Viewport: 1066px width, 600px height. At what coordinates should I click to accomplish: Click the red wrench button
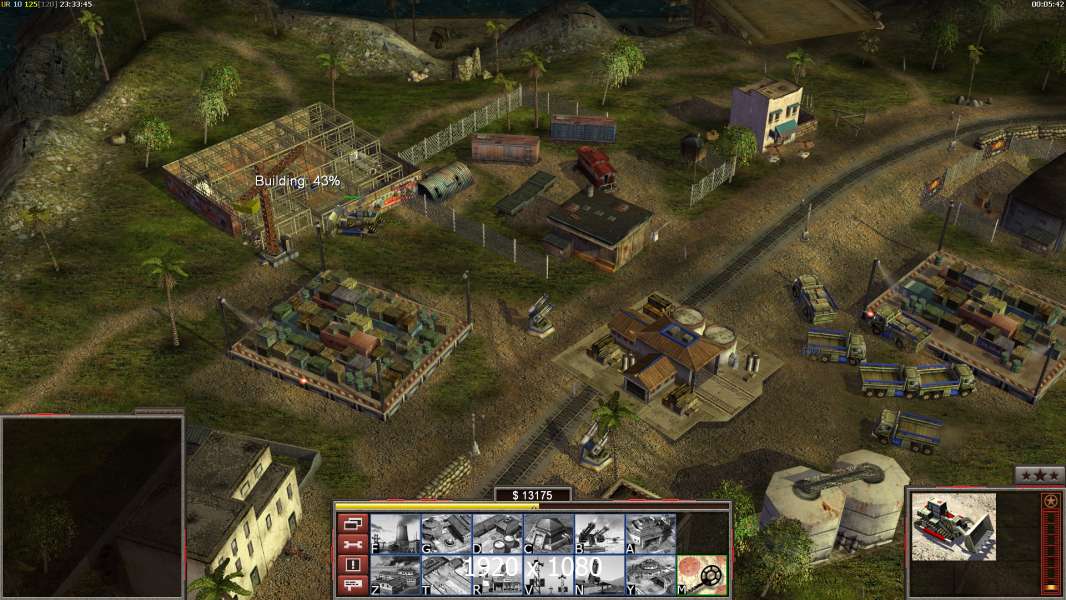coord(352,544)
